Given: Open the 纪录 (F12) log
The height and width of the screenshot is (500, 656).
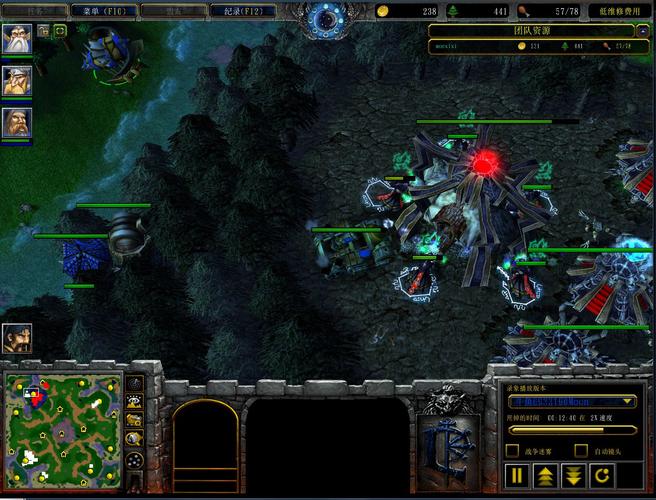Looking at the screenshot, I should pyautogui.click(x=243, y=11).
